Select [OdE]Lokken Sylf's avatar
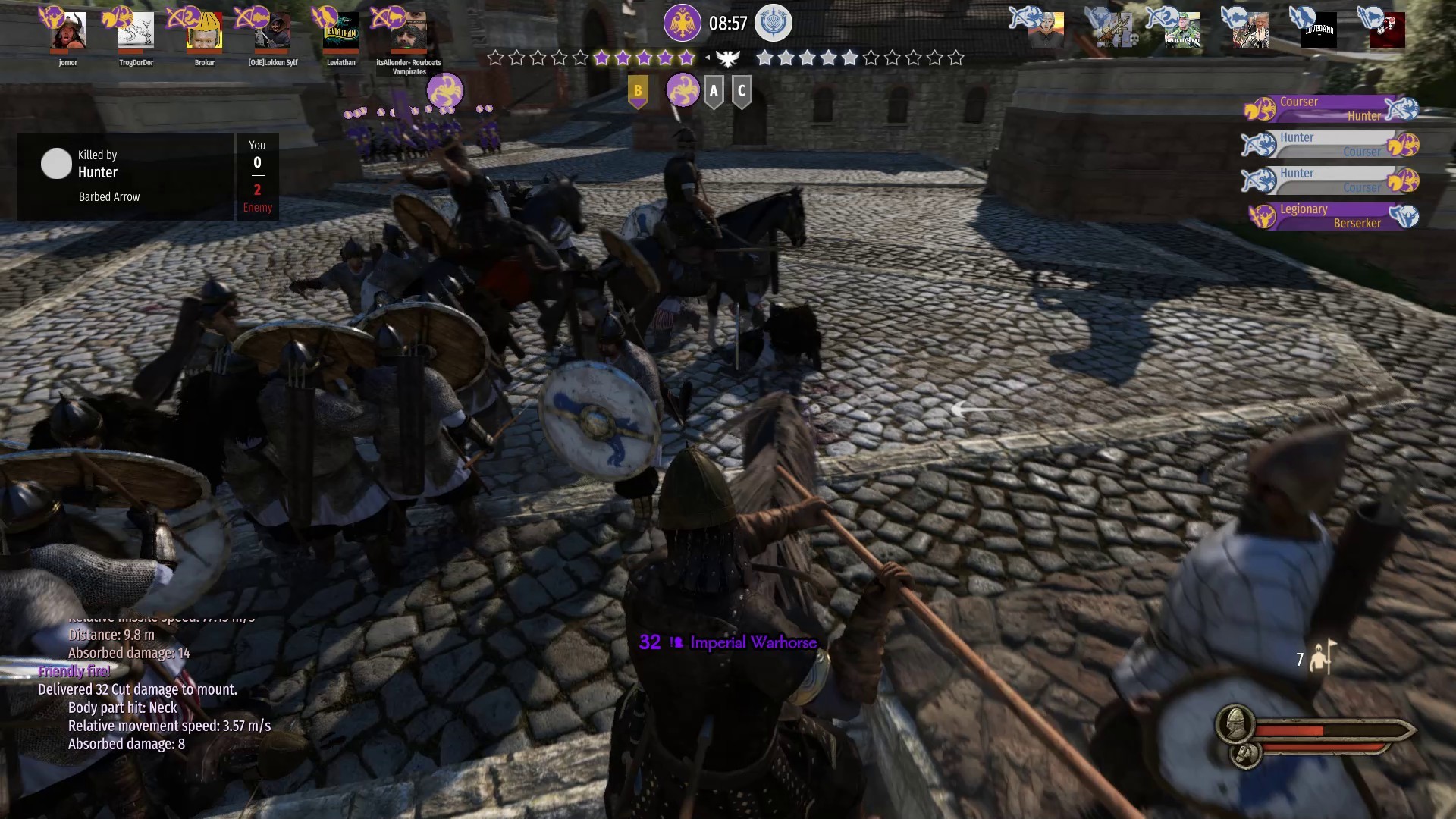1456x819 pixels. (x=273, y=31)
